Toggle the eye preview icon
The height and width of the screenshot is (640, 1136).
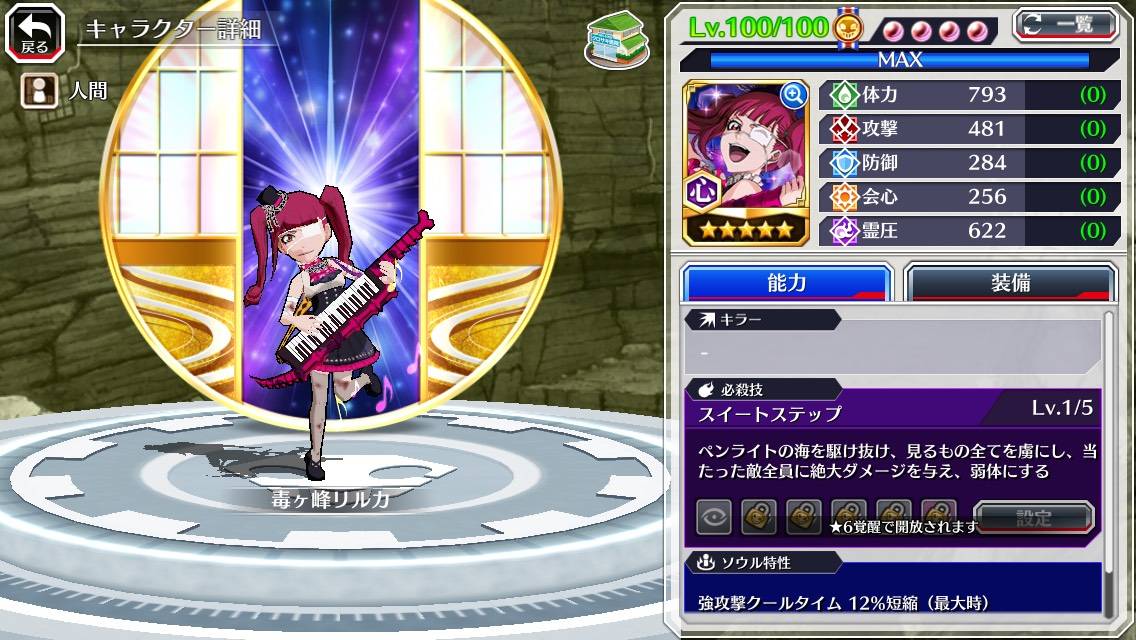tap(714, 518)
